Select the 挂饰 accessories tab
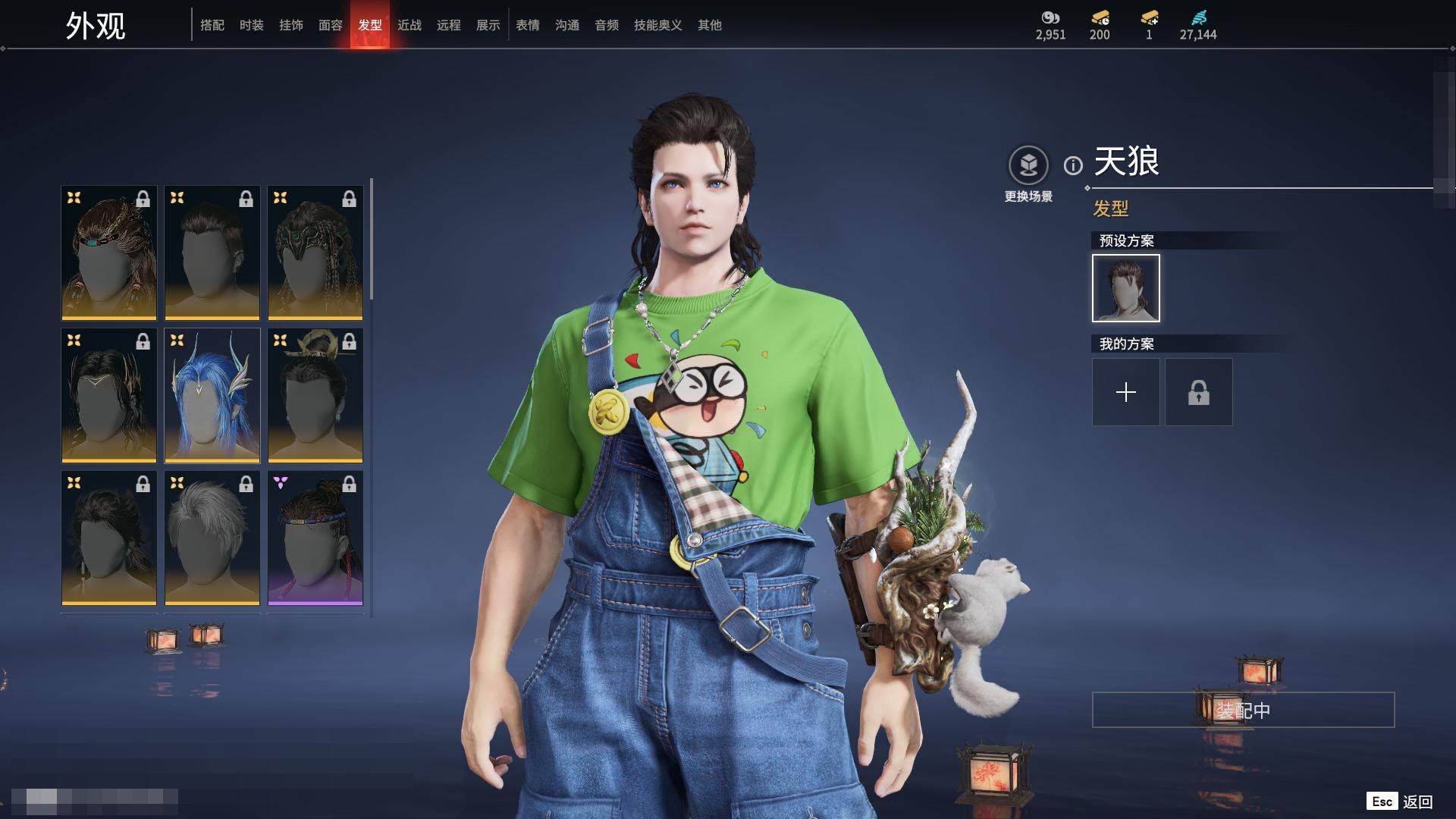 (291, 25)
